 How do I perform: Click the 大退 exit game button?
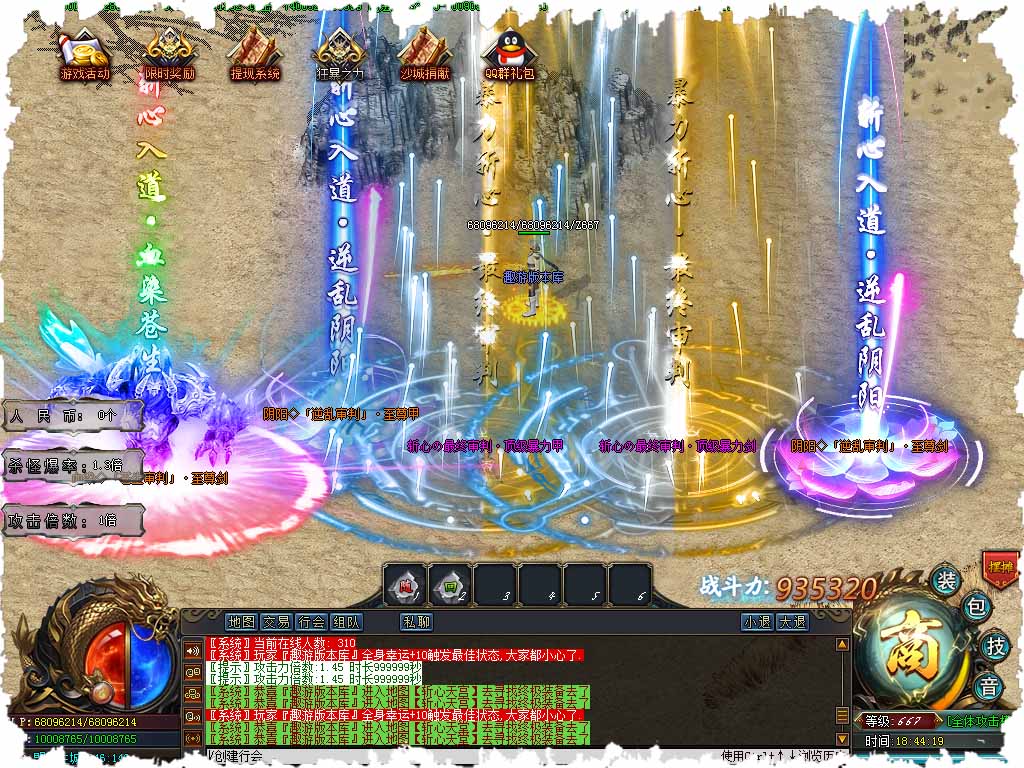pos(792,621)
